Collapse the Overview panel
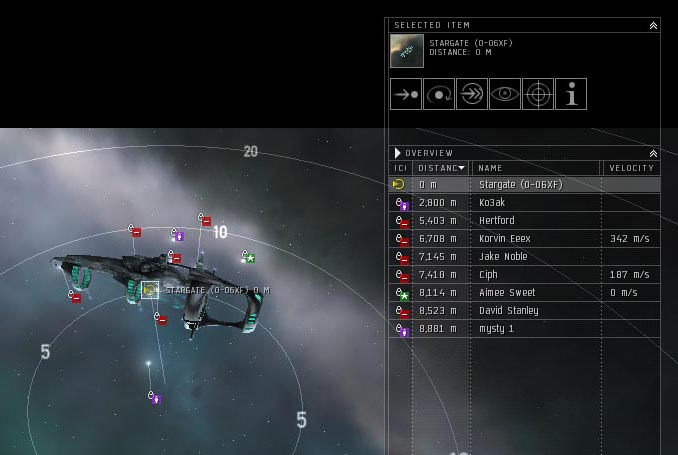 (653, 153)
